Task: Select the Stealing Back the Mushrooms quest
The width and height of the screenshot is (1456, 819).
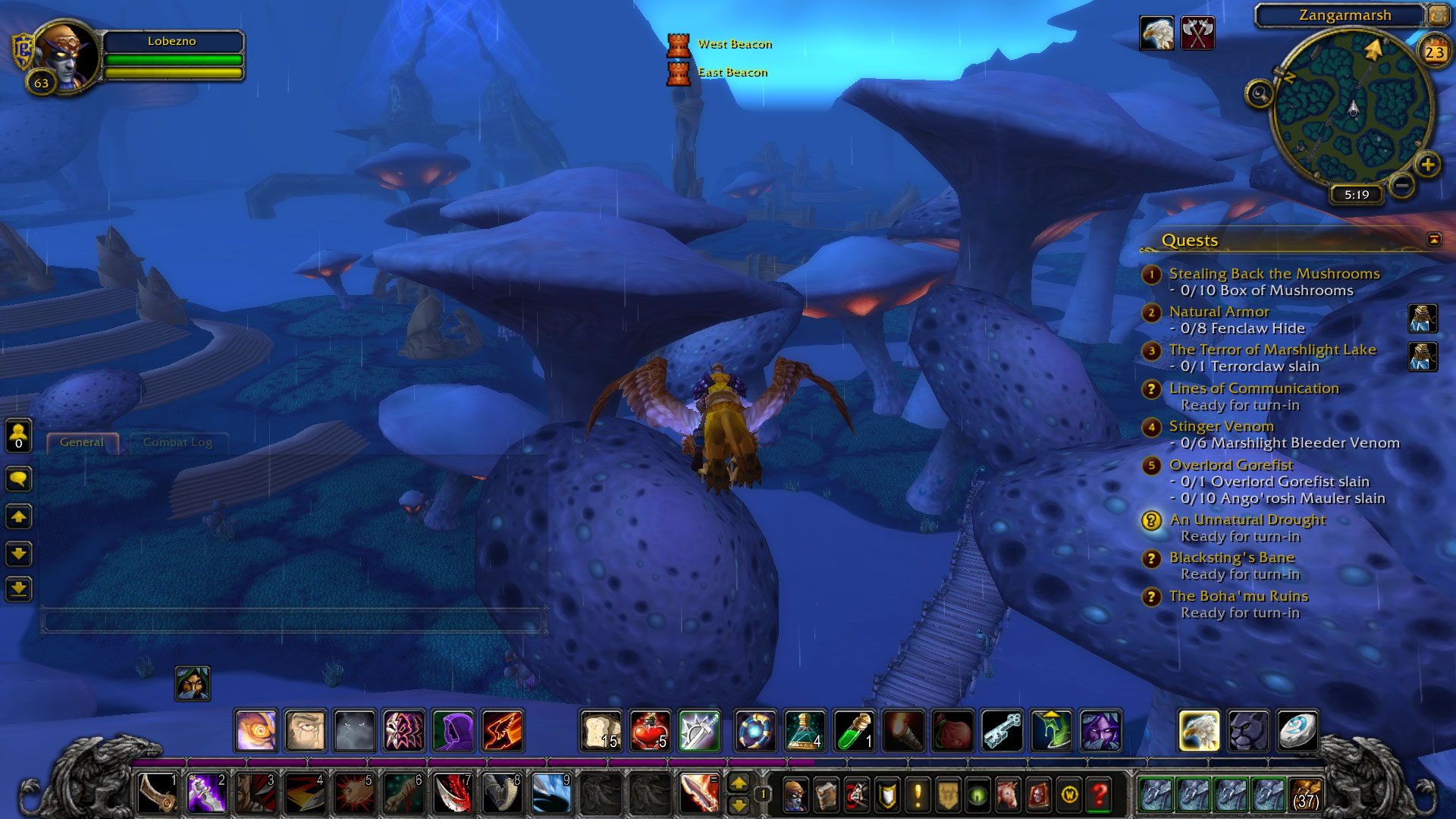Action: pos(1274,274)
